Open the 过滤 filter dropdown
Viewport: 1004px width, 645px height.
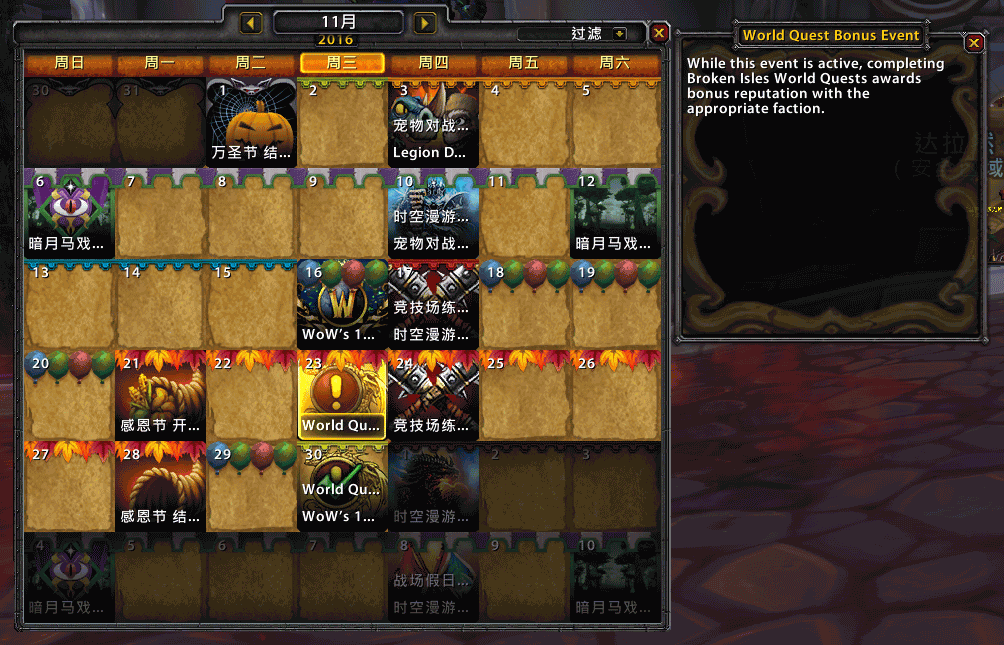click(x=620, y=34)
